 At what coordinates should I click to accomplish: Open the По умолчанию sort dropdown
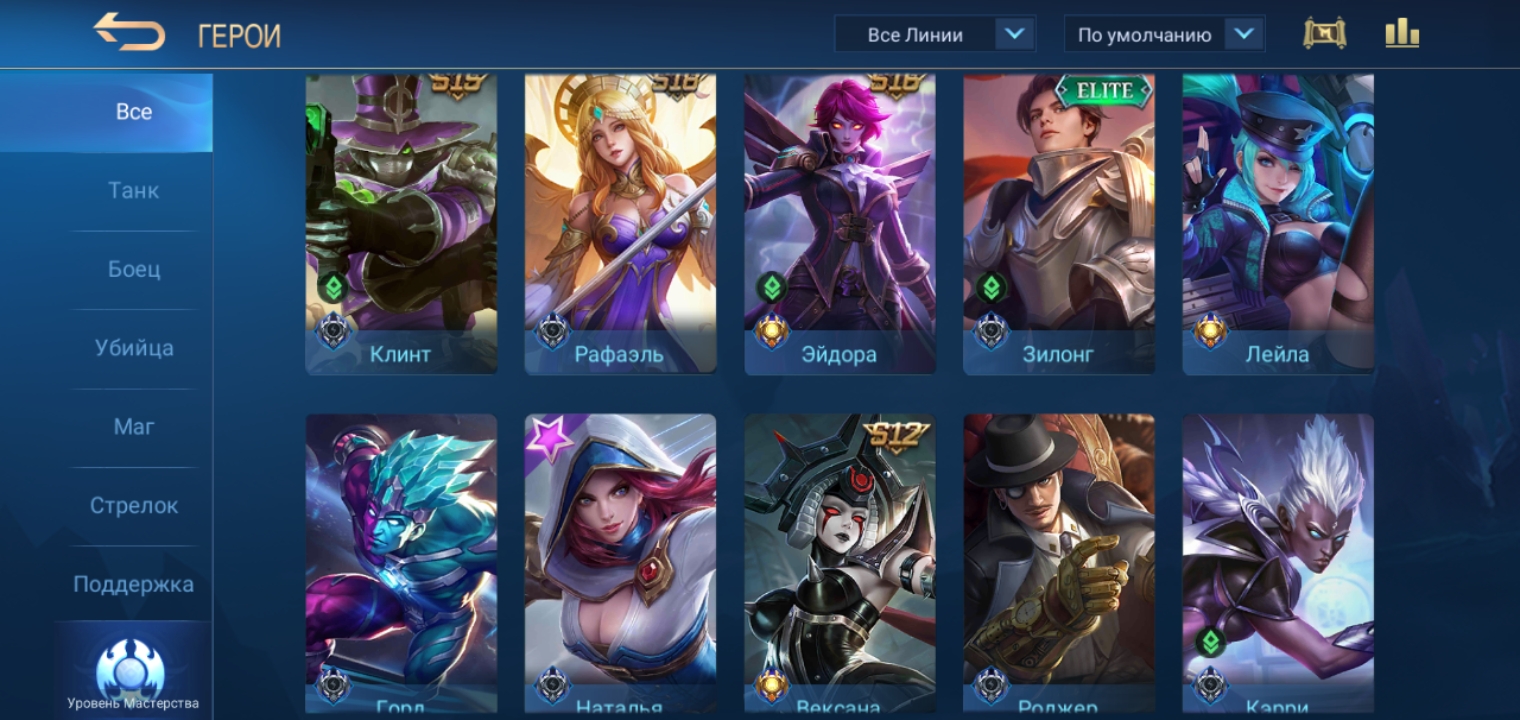click(1164, 35)
